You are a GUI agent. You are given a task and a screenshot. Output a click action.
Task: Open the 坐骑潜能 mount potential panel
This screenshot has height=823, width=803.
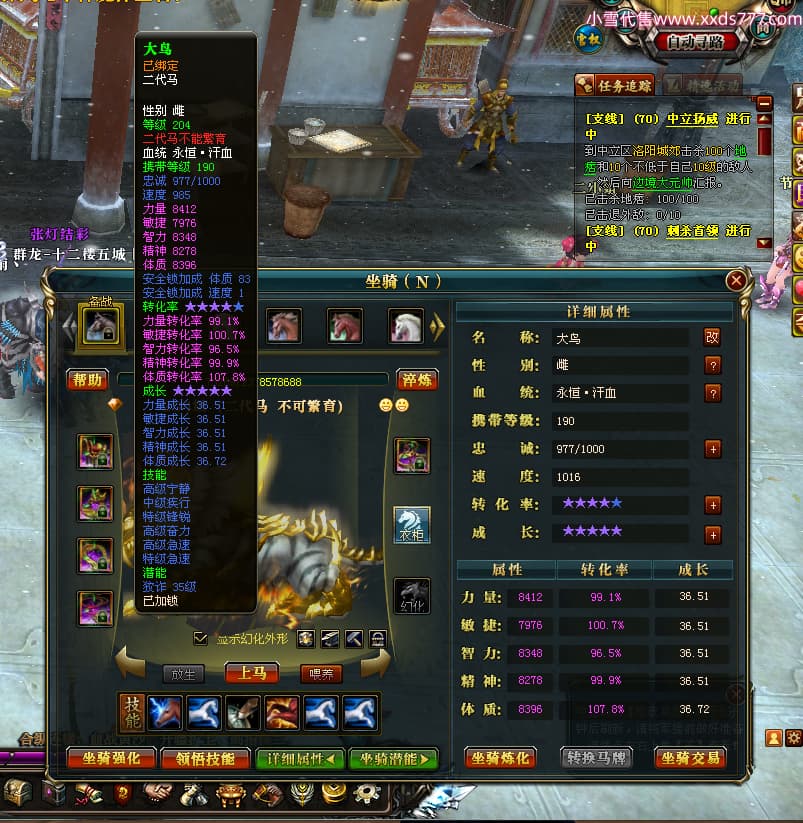coord(393,759)
